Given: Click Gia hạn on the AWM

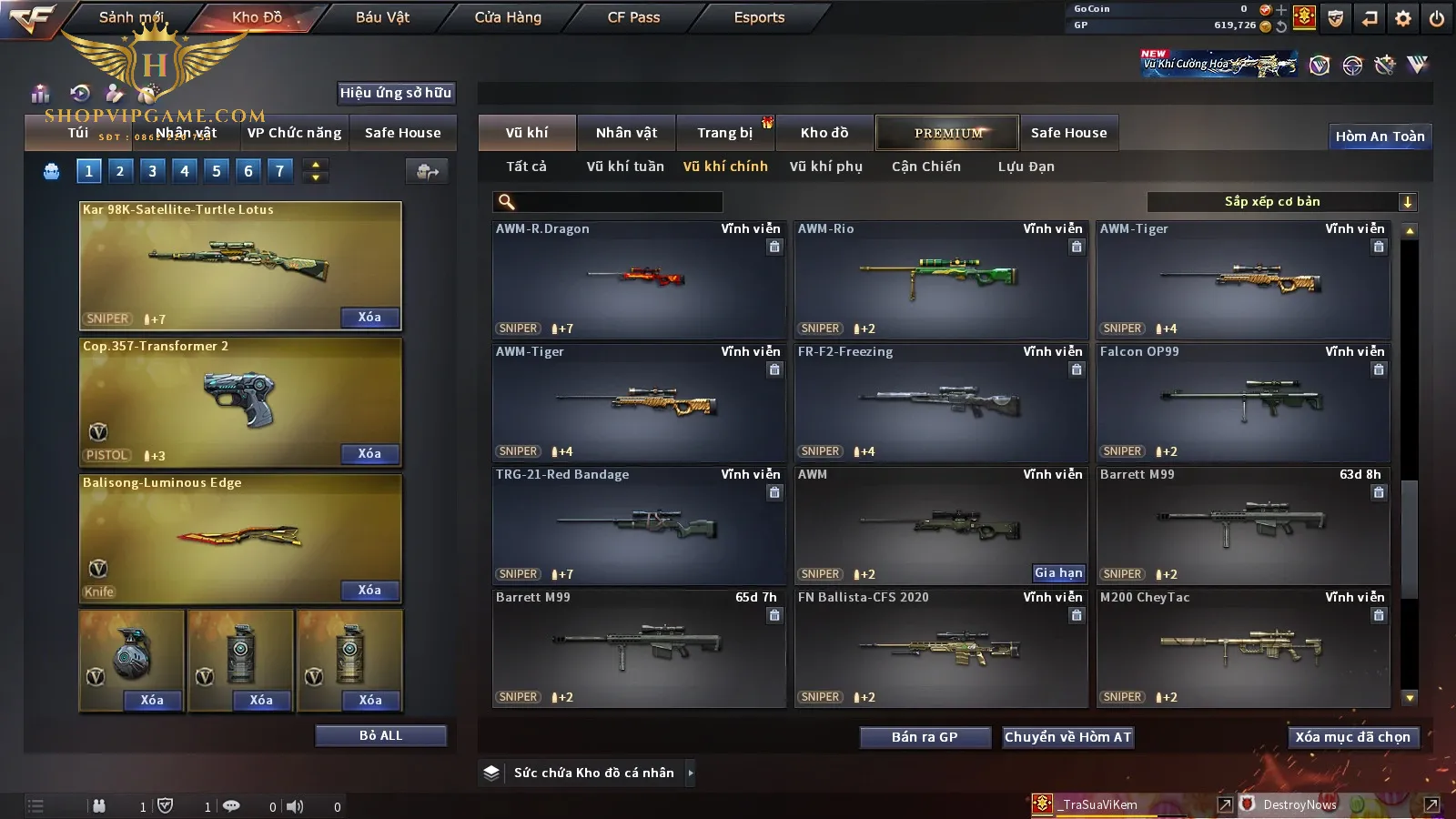Looking at the screenshot, I should pyautogui.click(x=1058, y=573).
